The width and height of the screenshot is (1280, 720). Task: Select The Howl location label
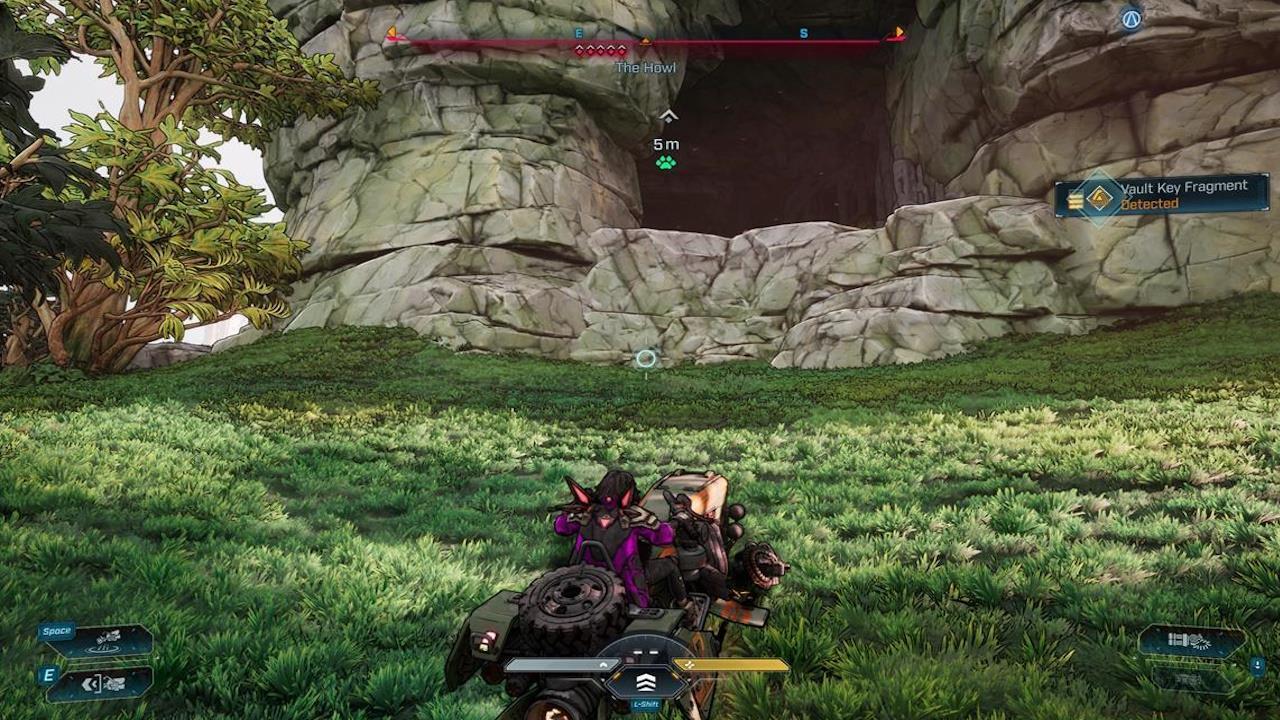click(x=647, y=67)
